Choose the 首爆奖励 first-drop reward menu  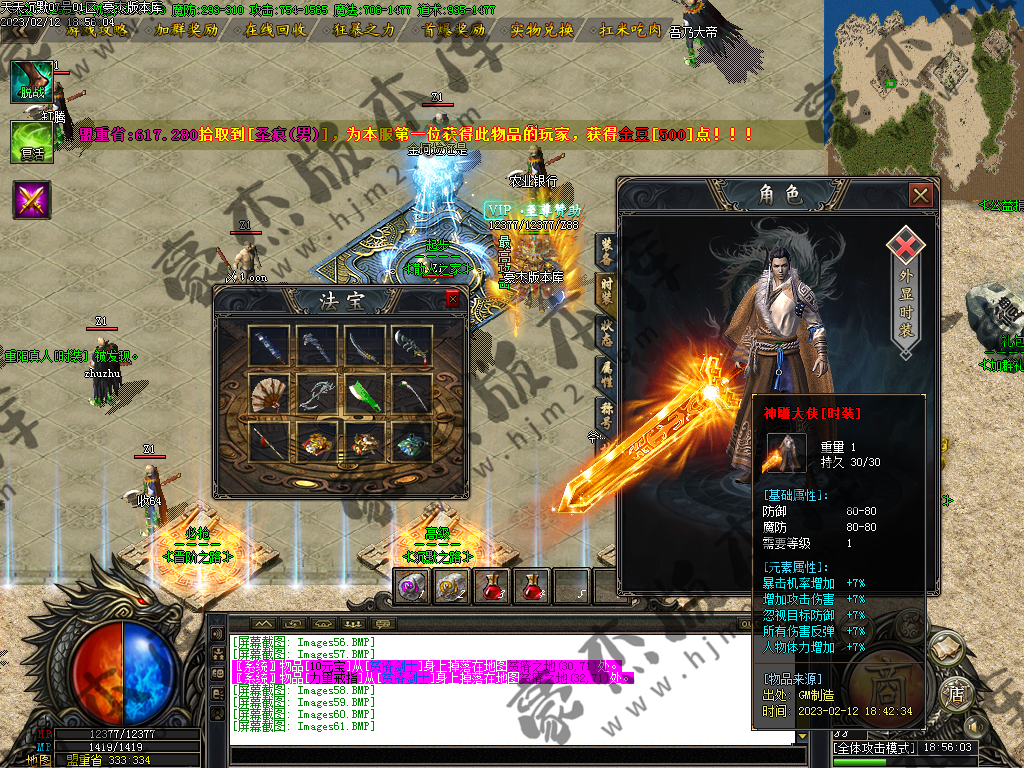[x=453, y=30]
